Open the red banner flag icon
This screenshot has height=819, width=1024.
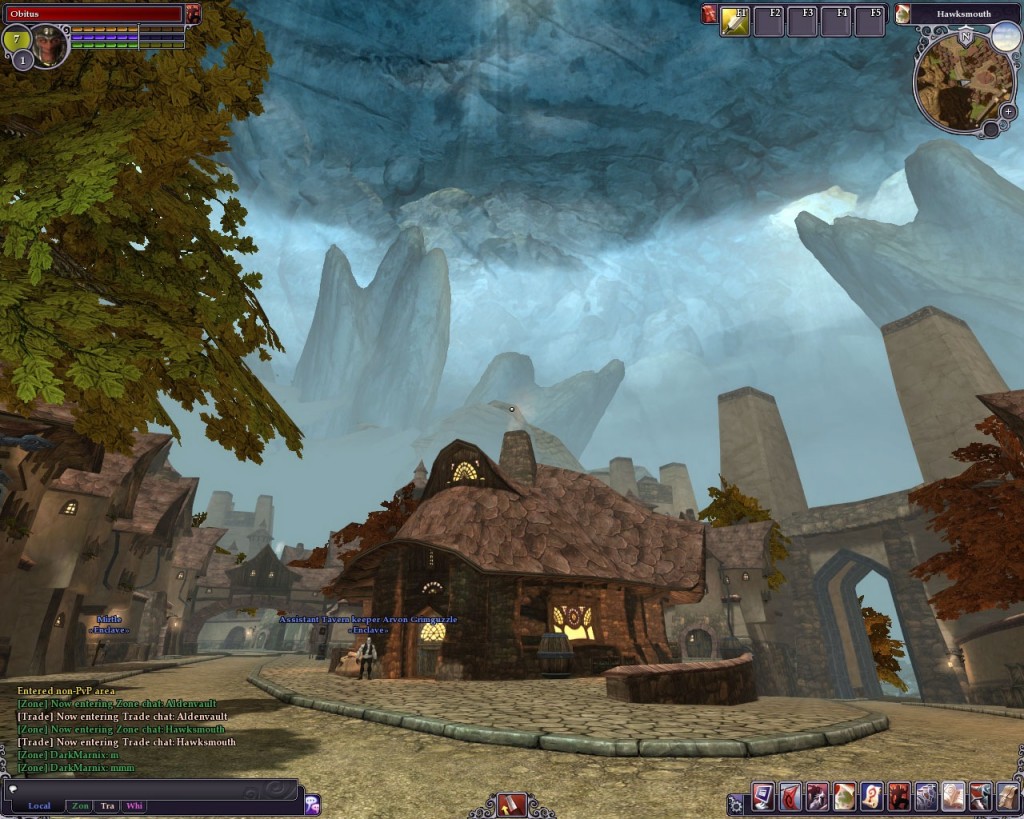coord(790,797)
